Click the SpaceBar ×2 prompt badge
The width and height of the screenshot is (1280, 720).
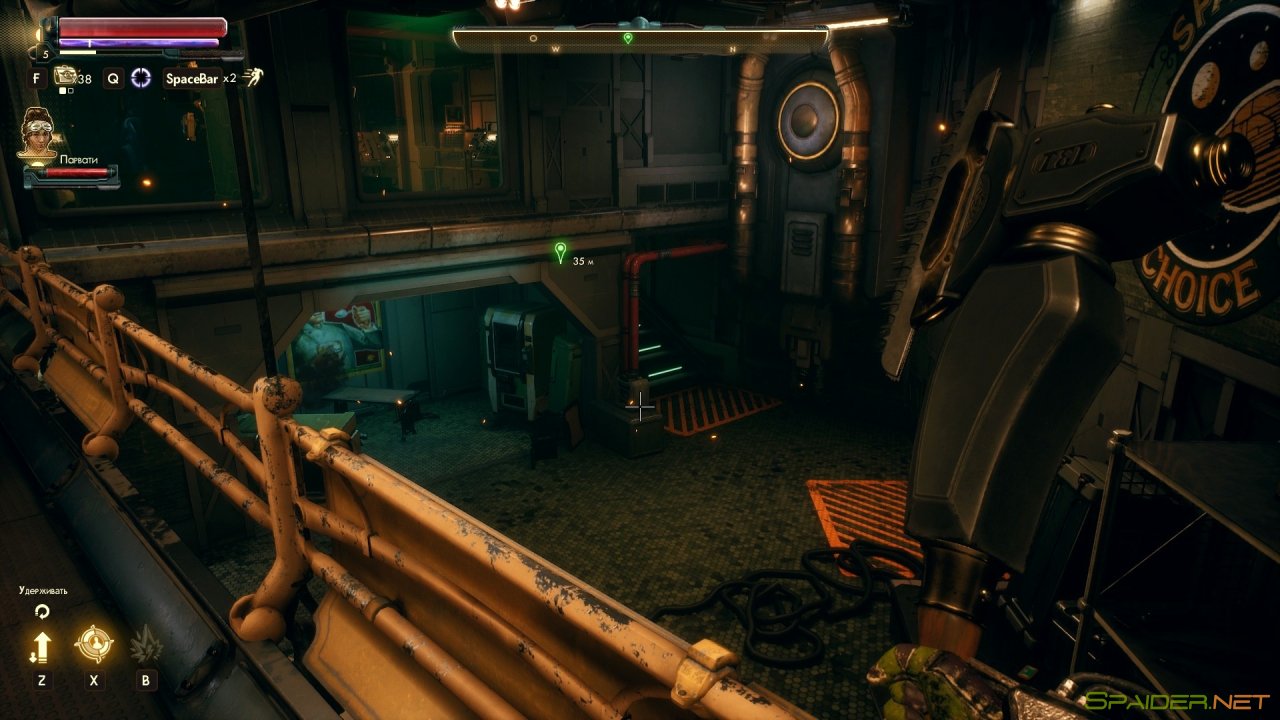(192, 79)
